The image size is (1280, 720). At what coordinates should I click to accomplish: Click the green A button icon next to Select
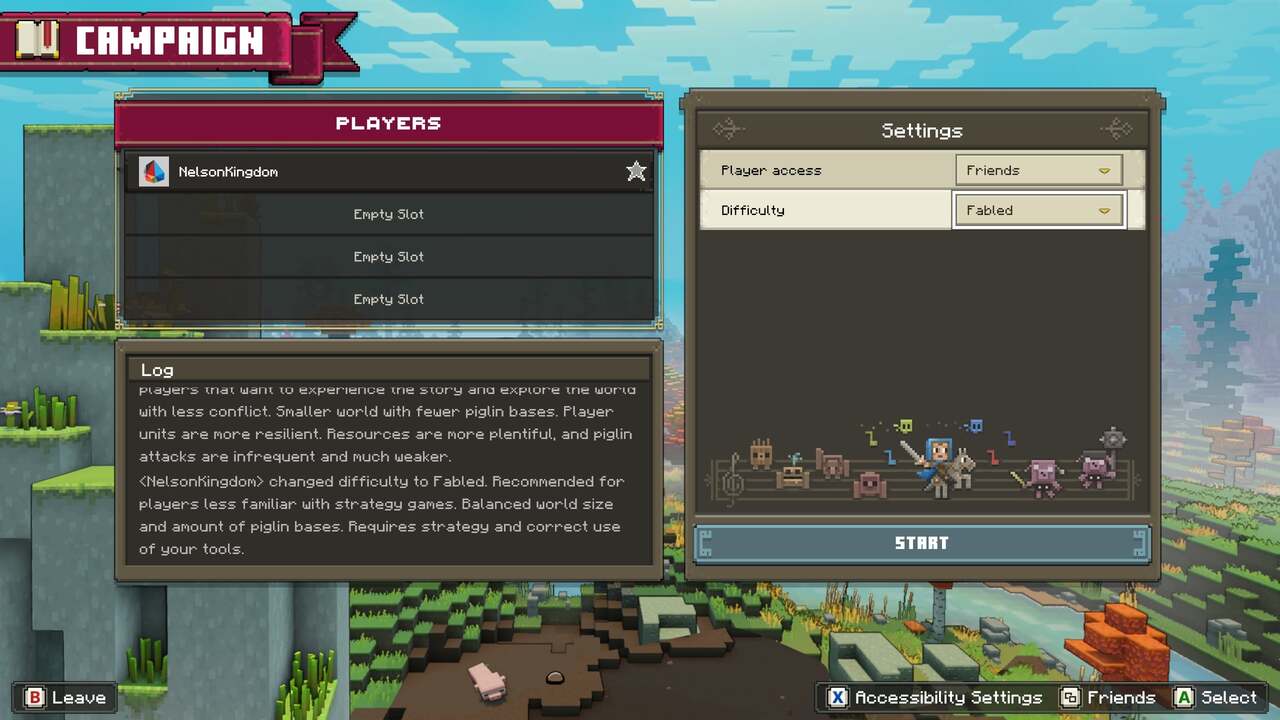coord(1185,697)
